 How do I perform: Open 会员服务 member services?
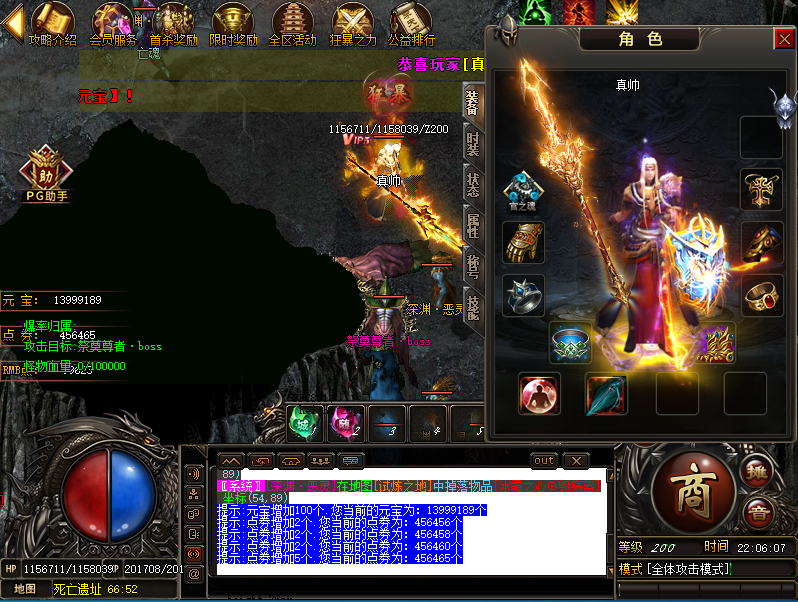pyautogui.click(x=112, y=24)
